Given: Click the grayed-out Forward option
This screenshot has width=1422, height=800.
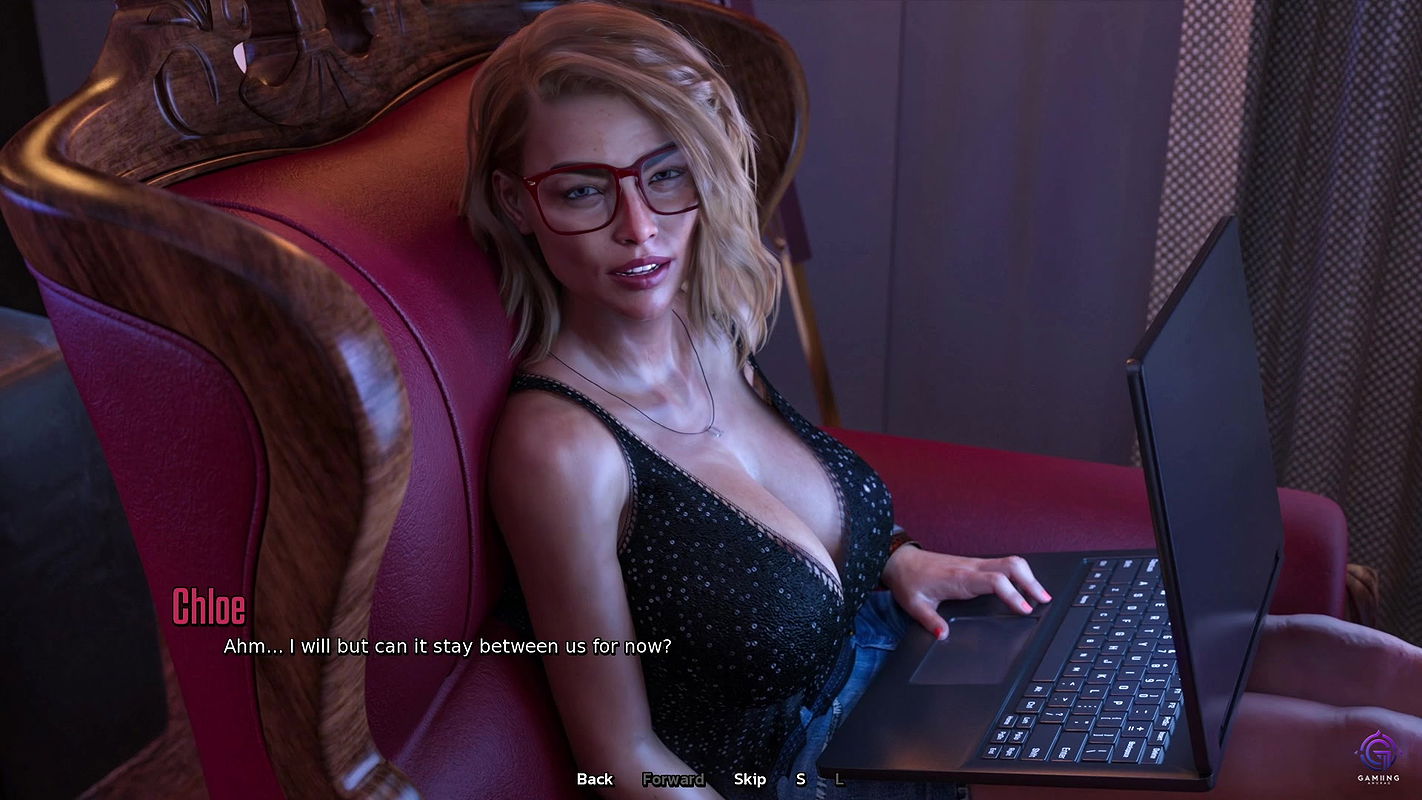Looking at the screenshot, I should coord(674,778).
